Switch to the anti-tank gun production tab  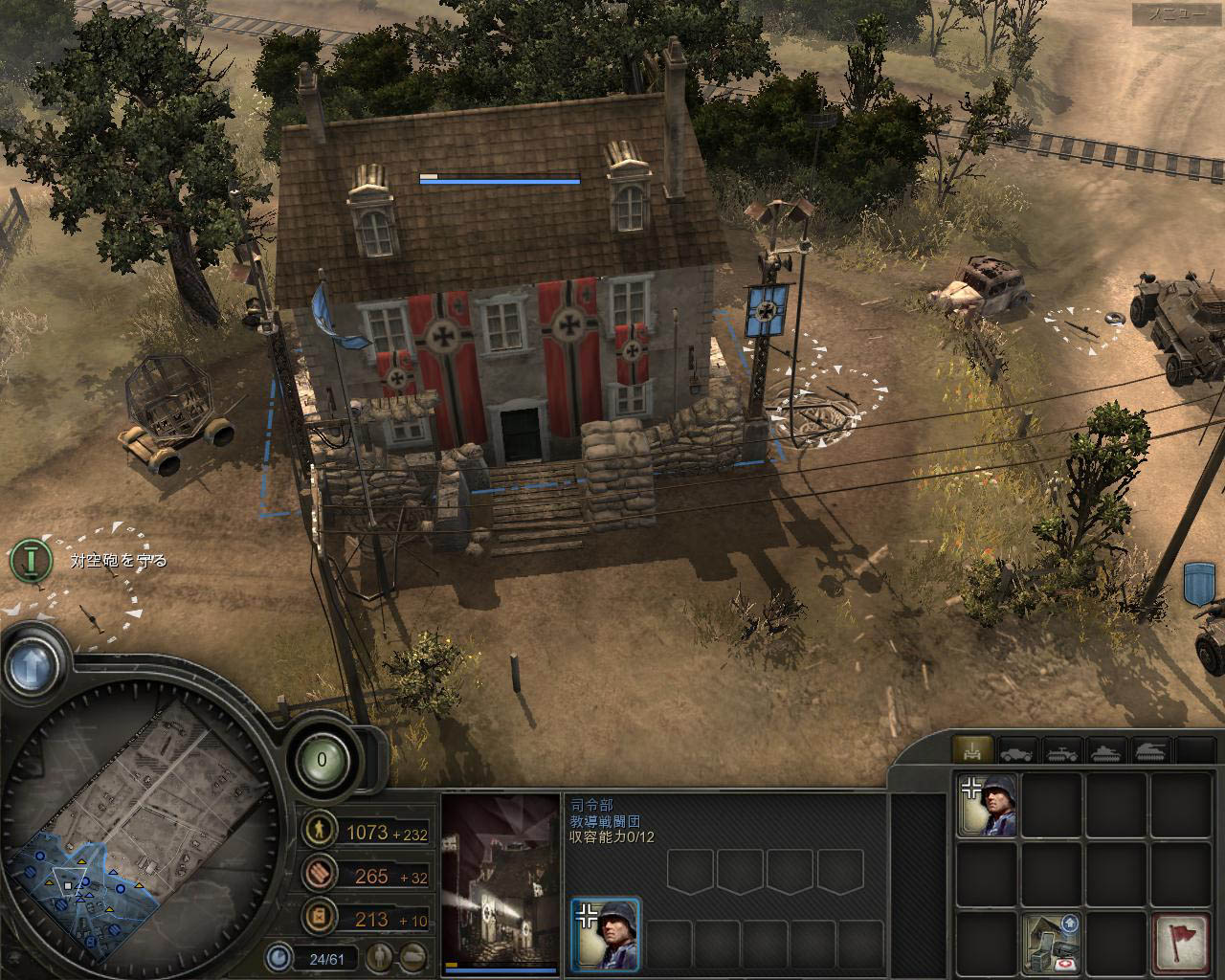tap(973, 751)
